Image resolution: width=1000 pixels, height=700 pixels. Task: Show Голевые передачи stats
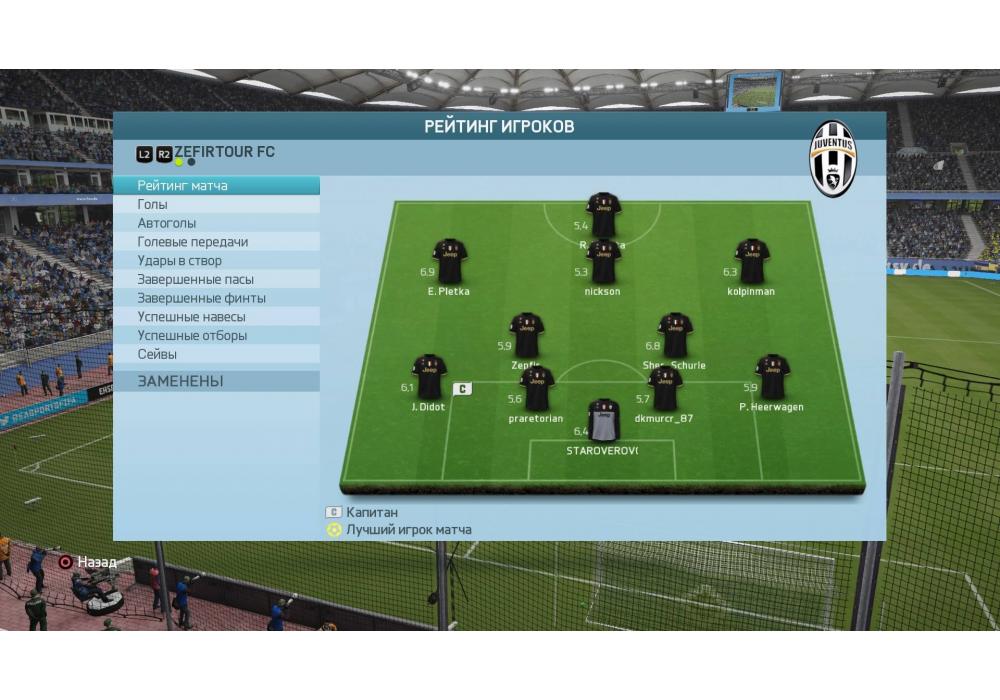point(216,242)
